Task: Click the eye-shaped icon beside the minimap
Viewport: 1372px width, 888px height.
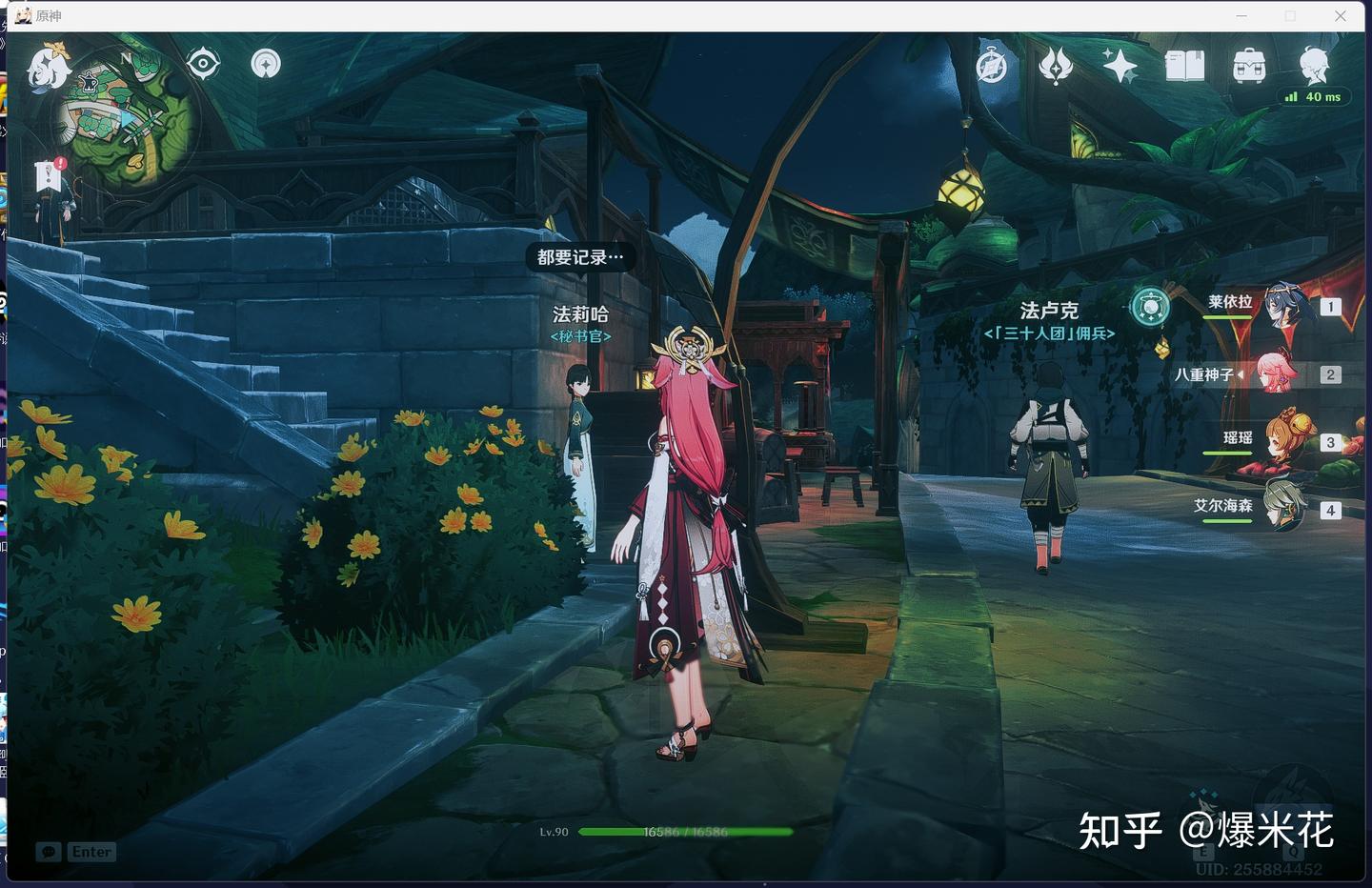Action: pos(203,64)
